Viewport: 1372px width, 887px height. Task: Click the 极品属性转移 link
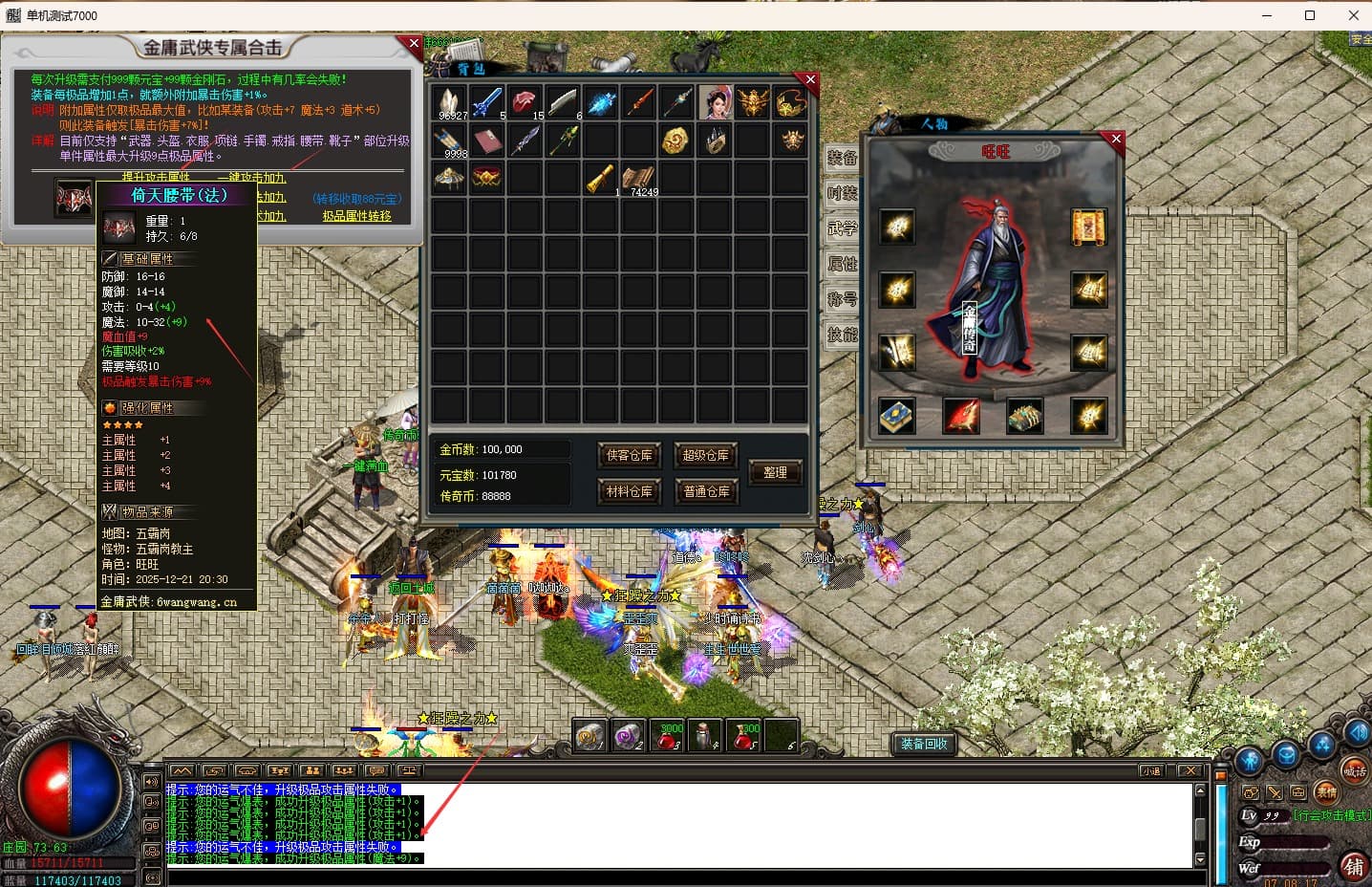(356, 216)
